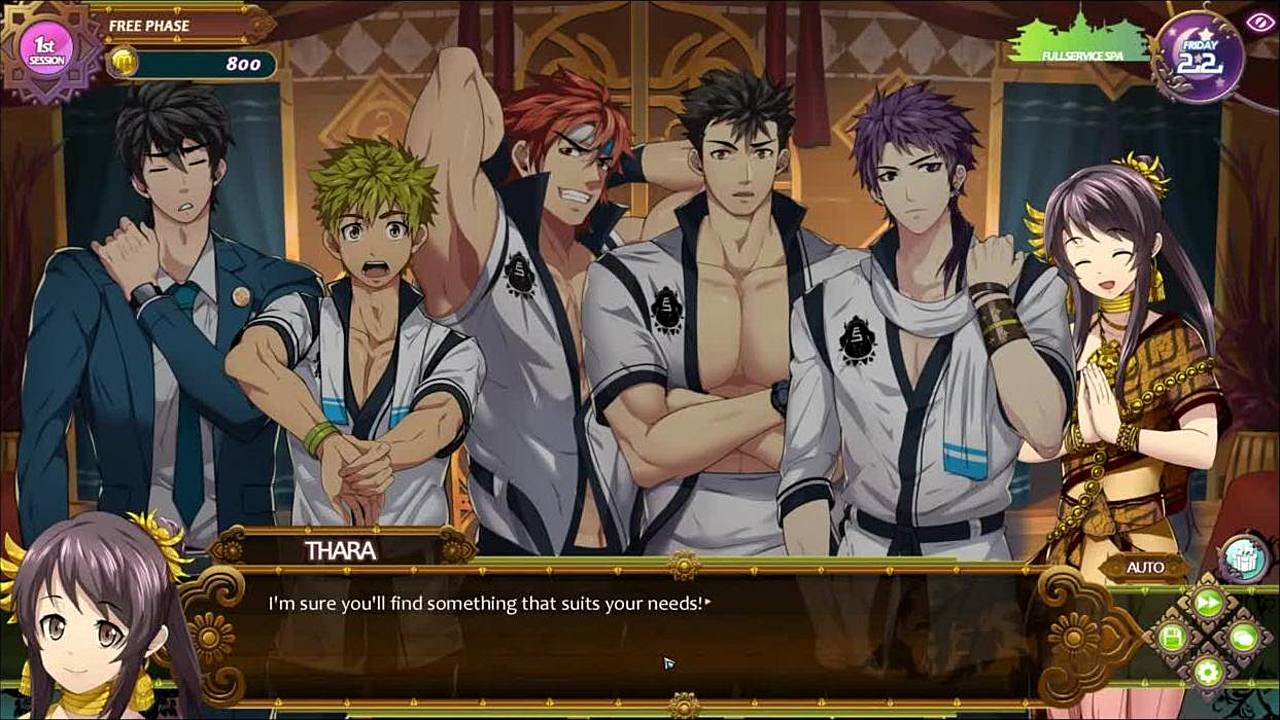
Task: Click the Friday 22 calendar medallion
Action: point(1199,57)
